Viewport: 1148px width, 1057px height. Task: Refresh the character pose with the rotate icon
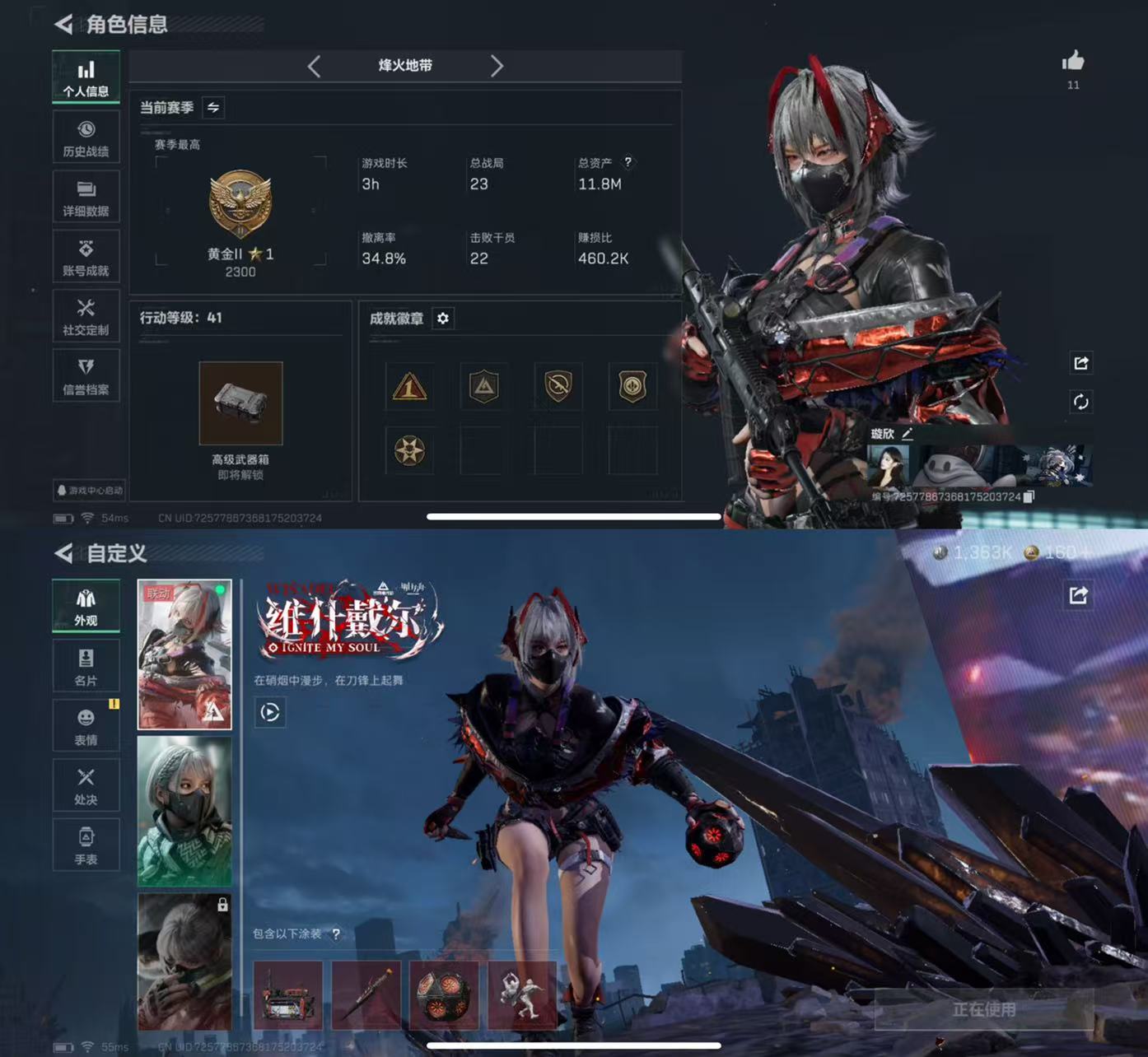(x=1081, y=403)
